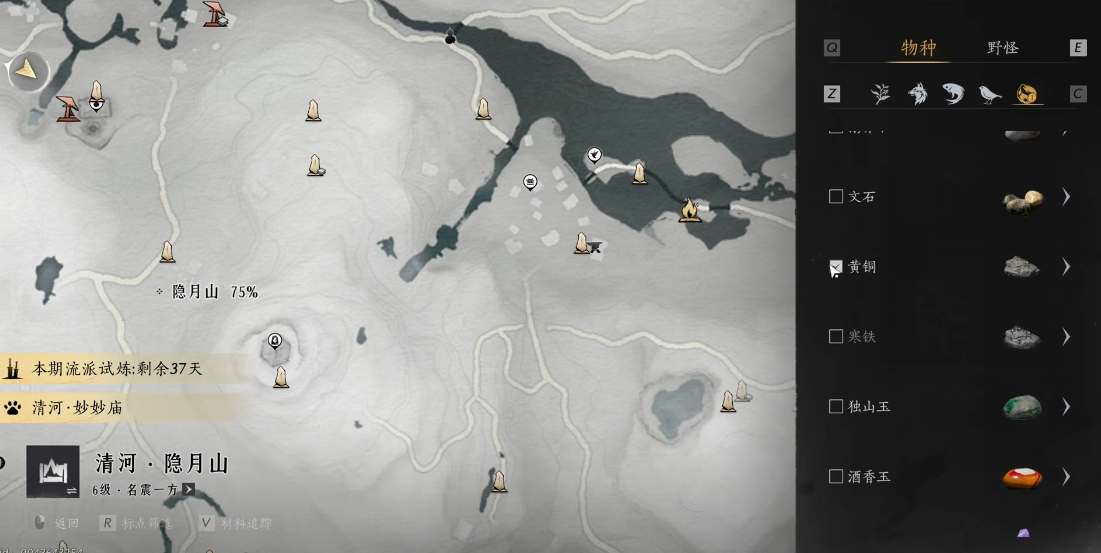Expand the 文石 entry arrow
The width and height of the screenshot is (1101, 553).
1066,197
